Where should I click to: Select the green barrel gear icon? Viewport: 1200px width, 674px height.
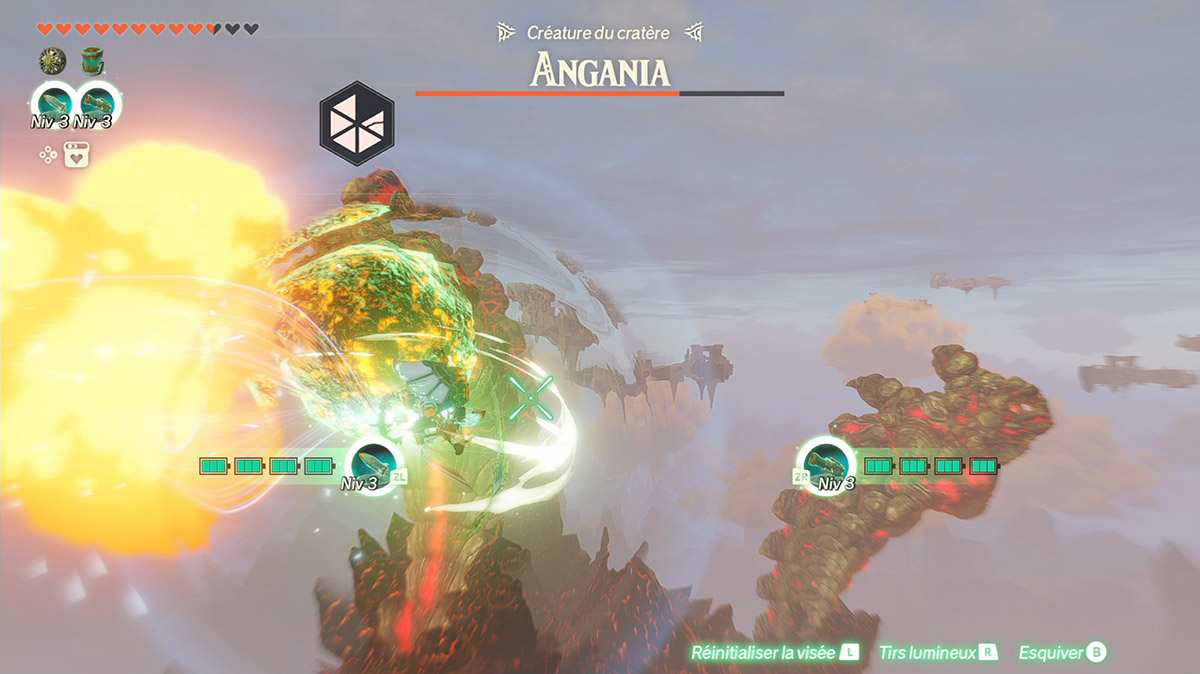(x=93, y=62)
